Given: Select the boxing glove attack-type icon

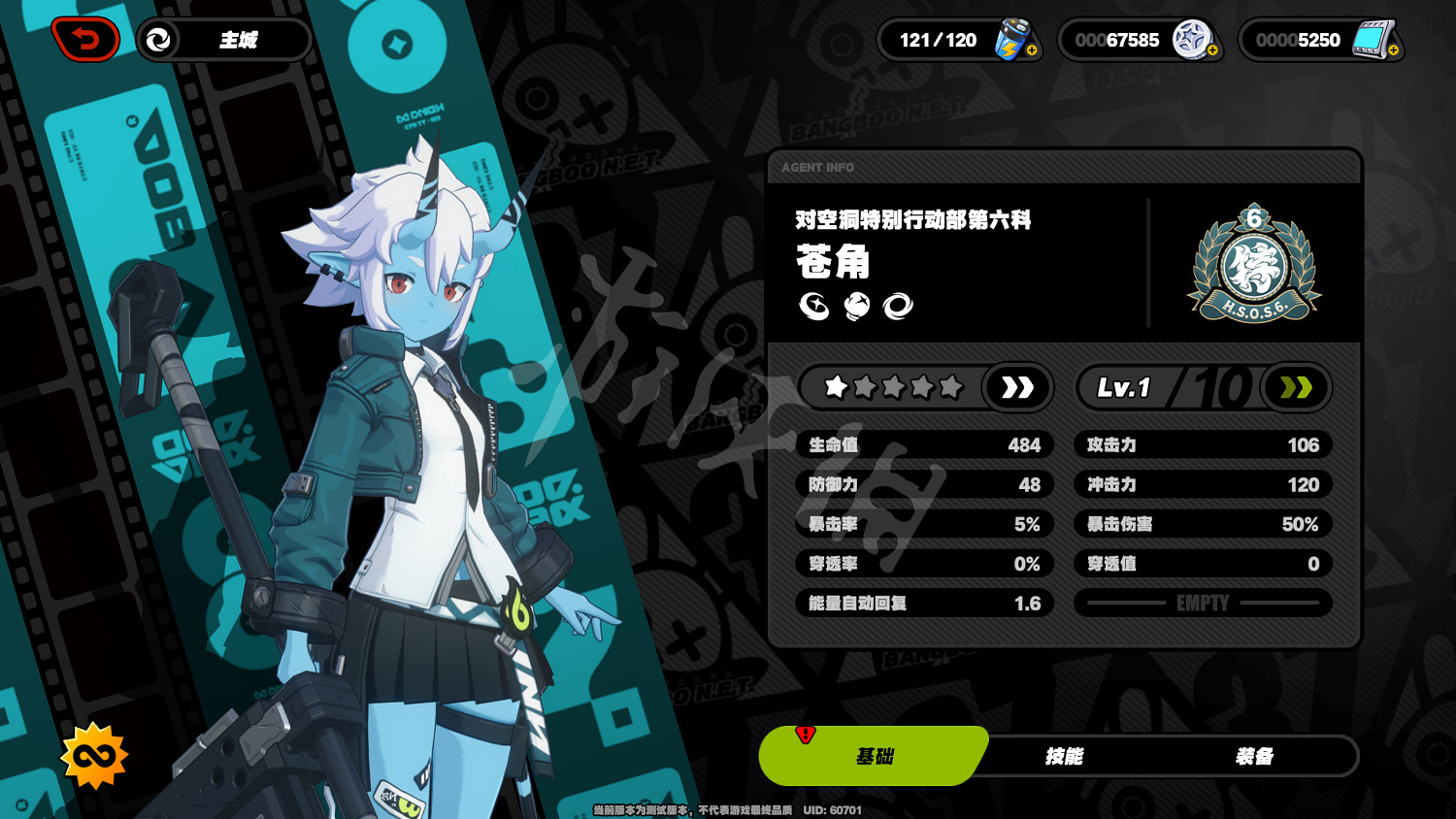Looking at the screenshot, I should pos(856,308).
